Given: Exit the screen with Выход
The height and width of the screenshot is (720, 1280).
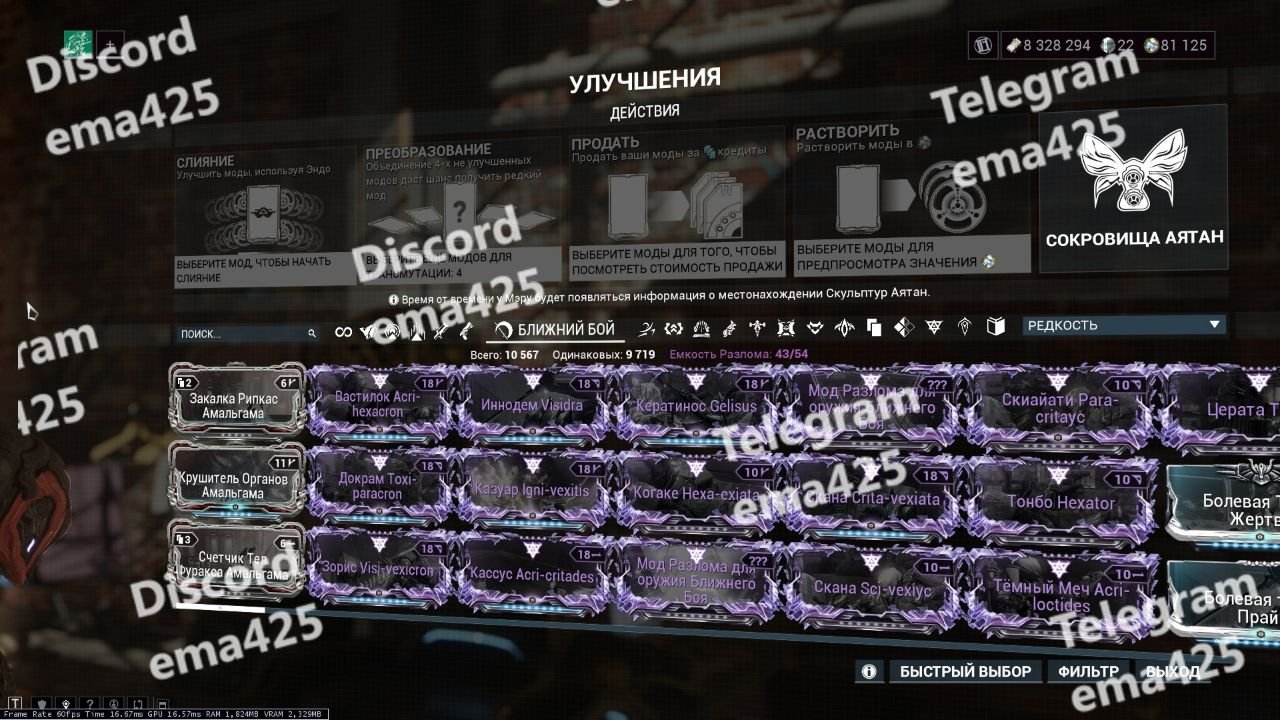Looking at the screenshot, I should 1172,671.
